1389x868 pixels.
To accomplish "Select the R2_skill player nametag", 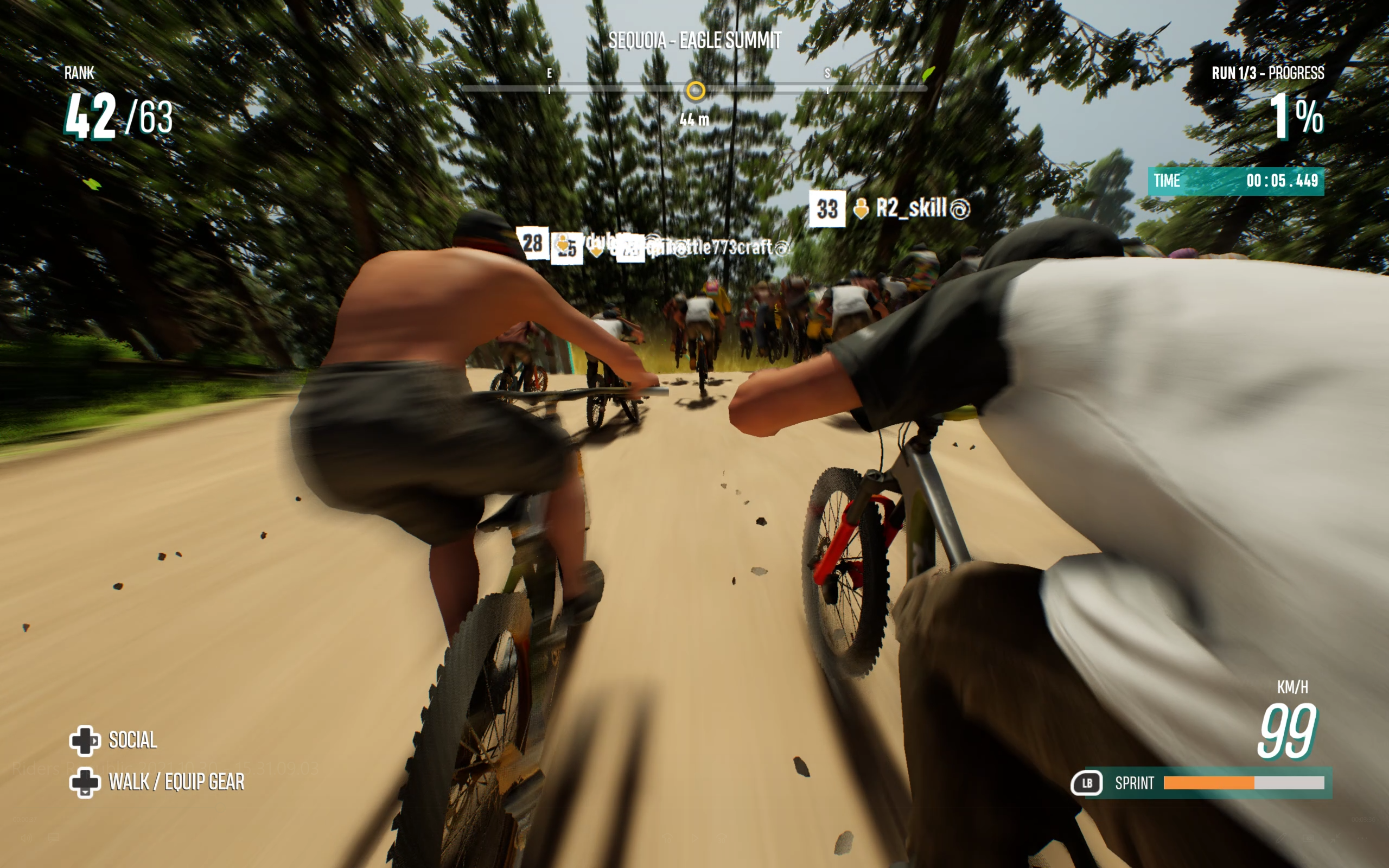I will pos(911,208).
